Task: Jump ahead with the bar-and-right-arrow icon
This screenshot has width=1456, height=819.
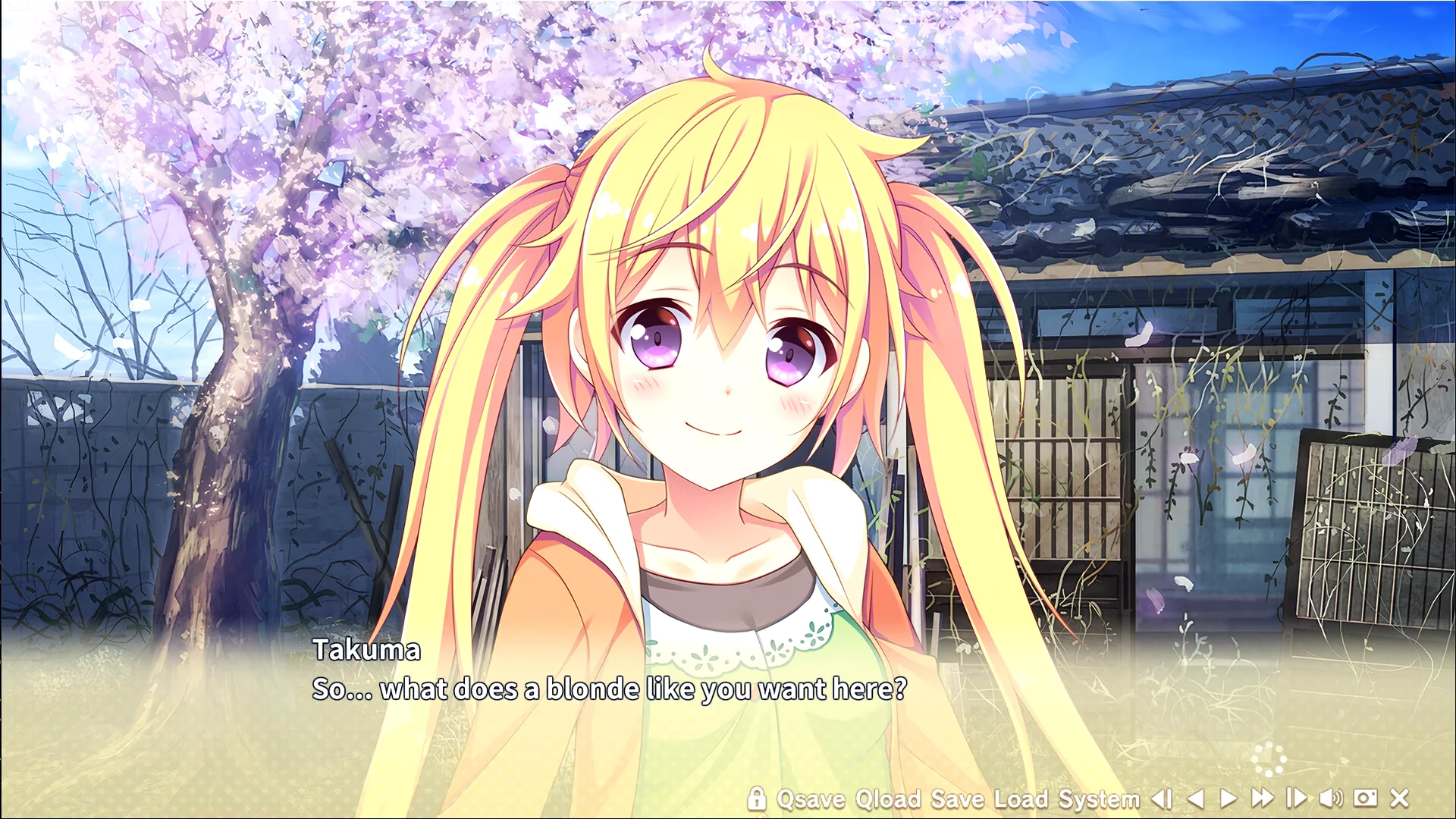Action: tap(1297, 799)
